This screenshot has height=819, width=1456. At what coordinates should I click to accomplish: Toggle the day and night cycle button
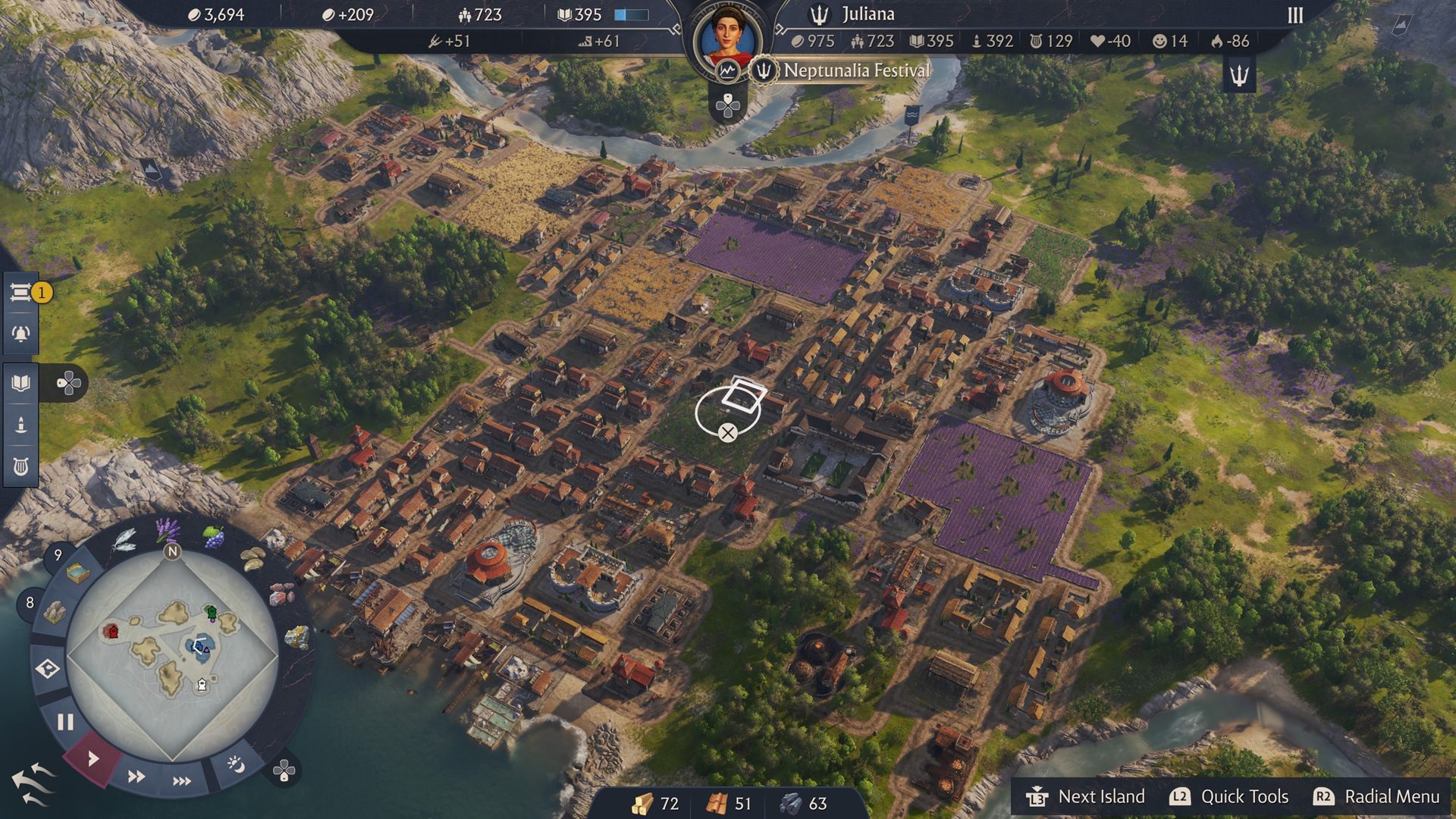click(236, 764)
